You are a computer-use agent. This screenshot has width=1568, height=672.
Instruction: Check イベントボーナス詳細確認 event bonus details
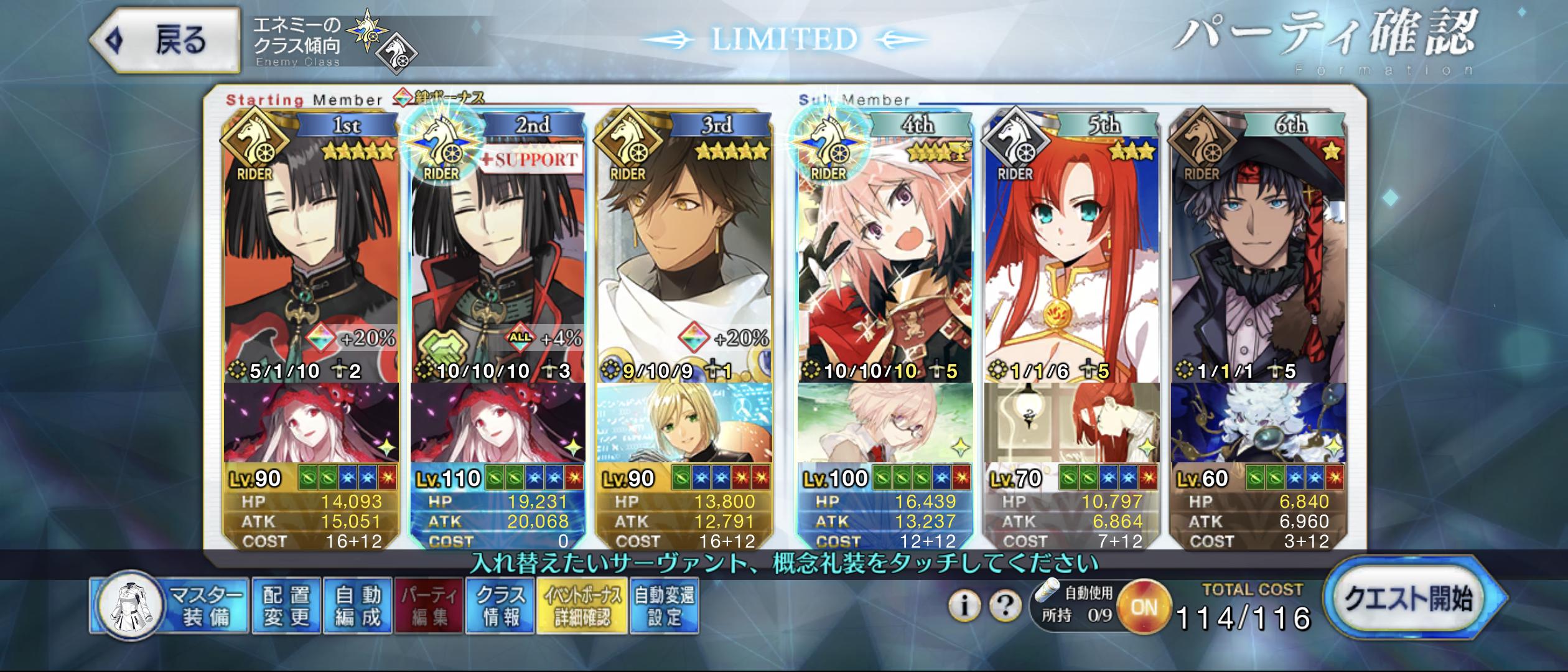[582, 606]
